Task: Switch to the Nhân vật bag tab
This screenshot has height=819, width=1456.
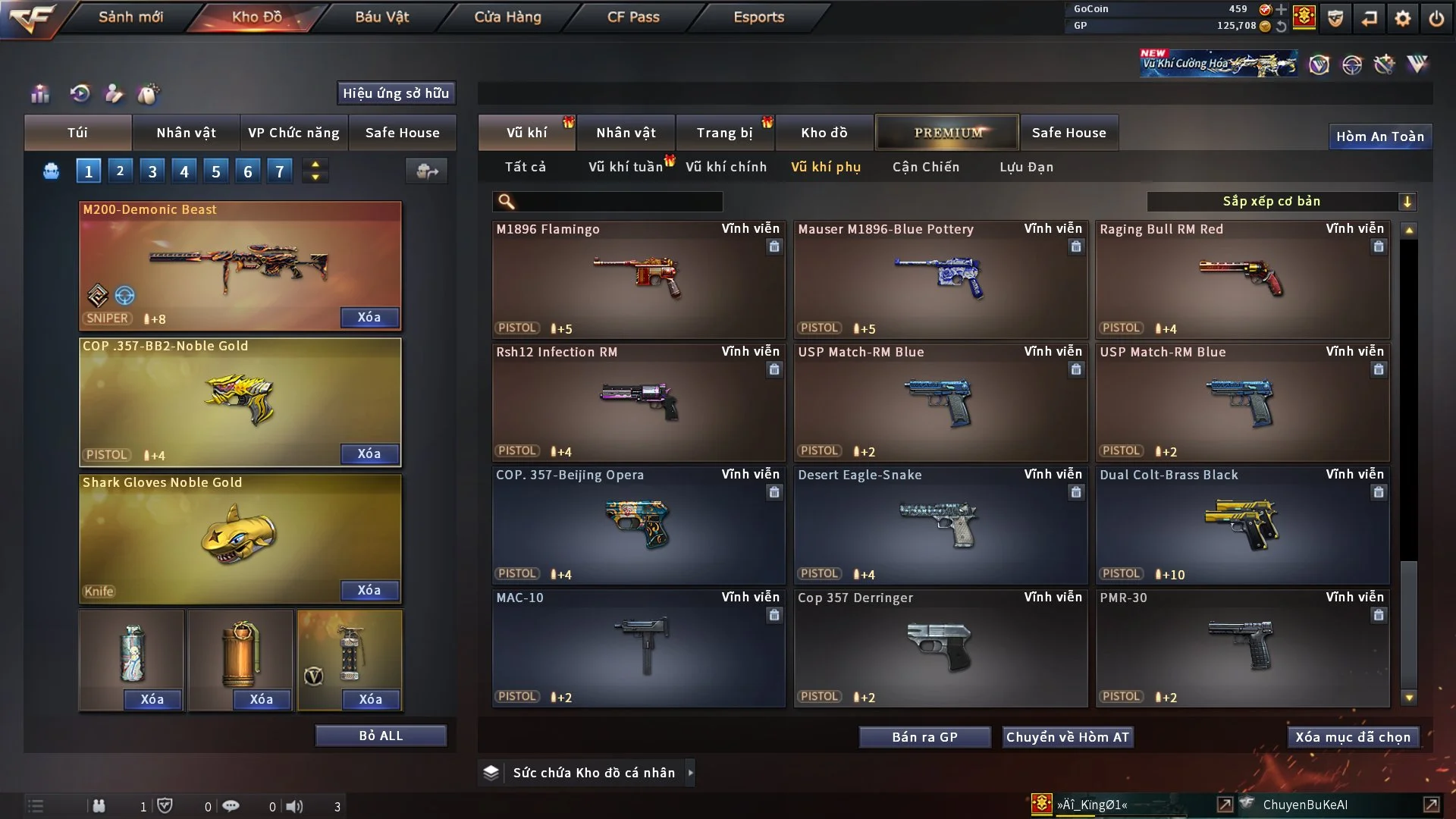Action: [x=186, y=133]
